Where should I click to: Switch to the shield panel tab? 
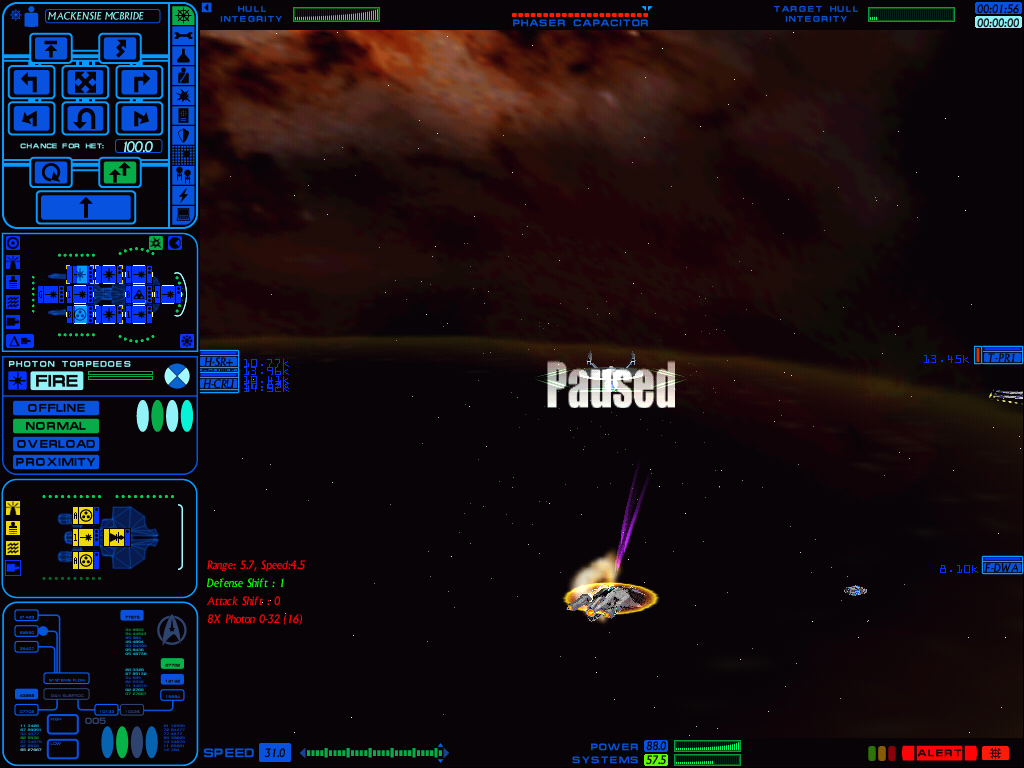[x=183, y=135]
